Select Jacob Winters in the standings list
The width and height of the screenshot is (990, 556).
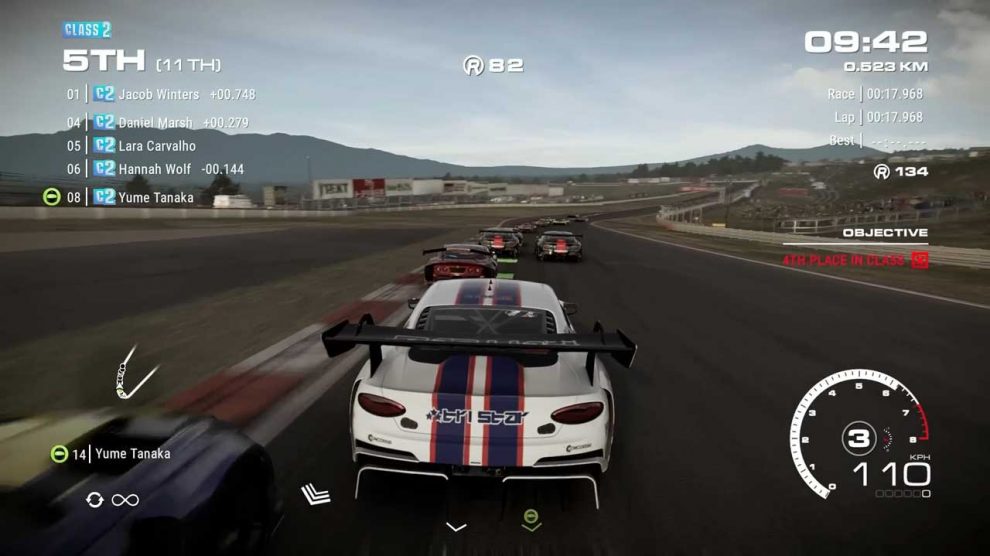tap(159, 95)
